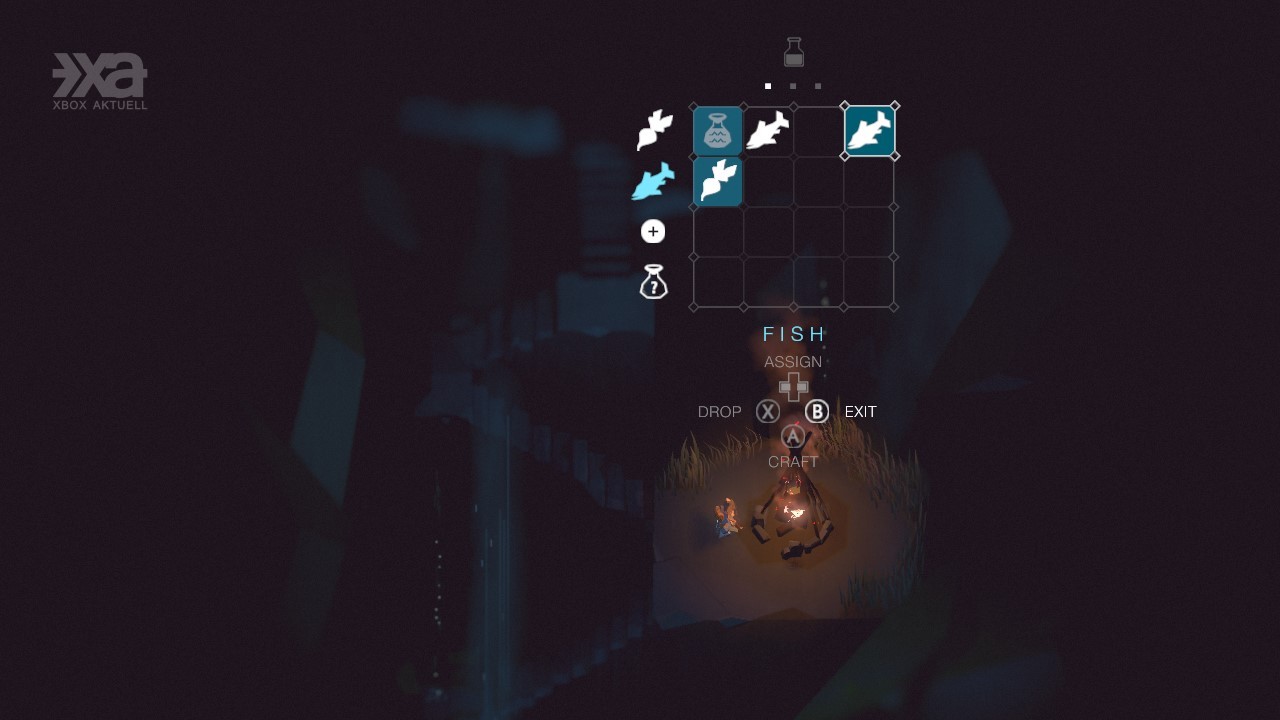Viewport: 1280px width, 720px height.
Task: Select the light blue fish ingredient icon
Action: point(653,182)
